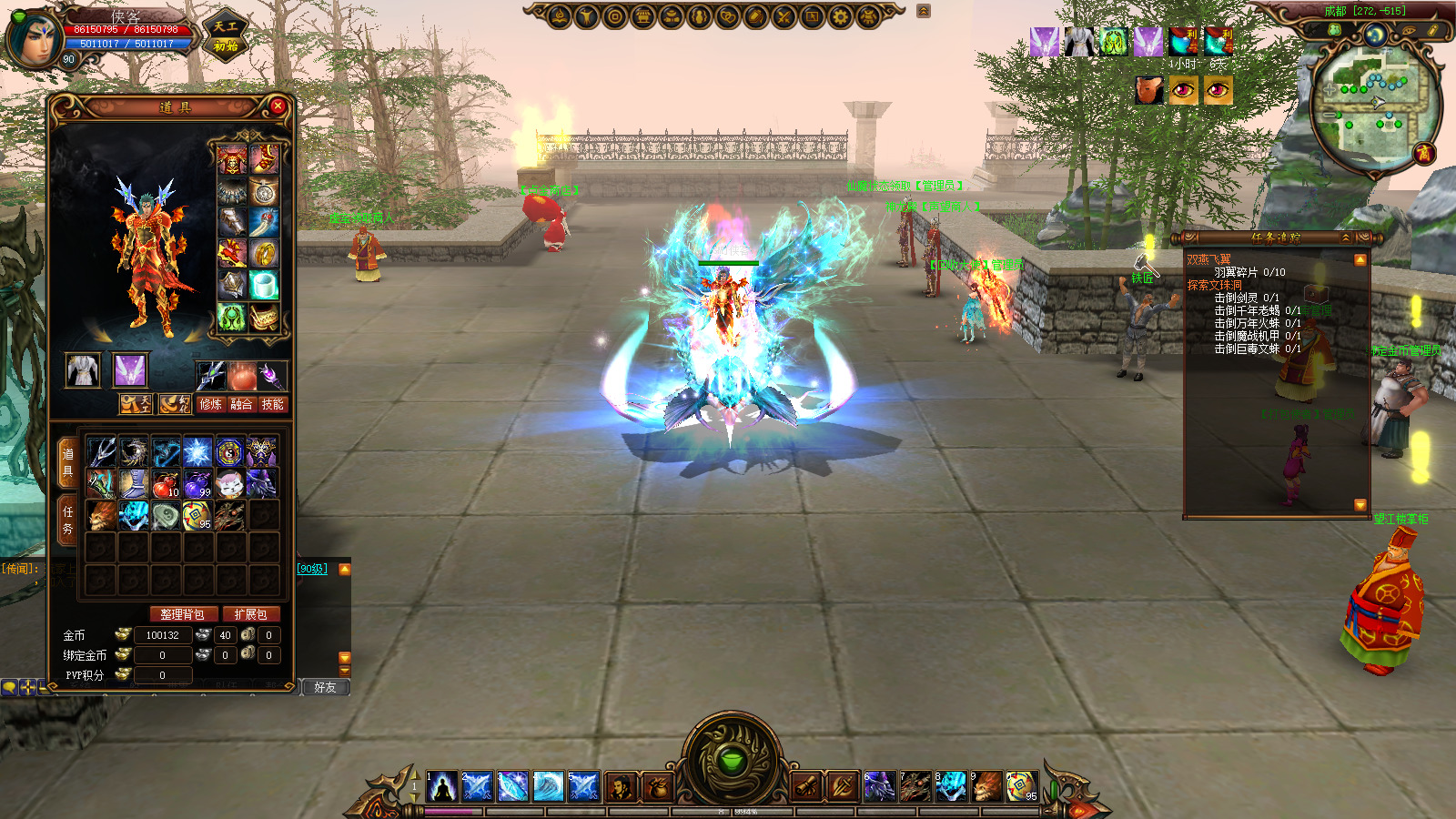Select the red potion stack of 10
1456x819 pixels.
pos(165,483)
